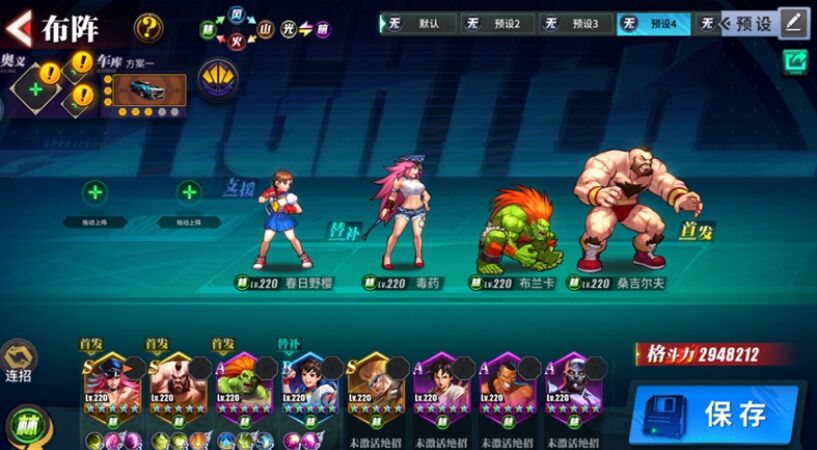
Task: Switch to the 预设2 tab
Action: 499,23
